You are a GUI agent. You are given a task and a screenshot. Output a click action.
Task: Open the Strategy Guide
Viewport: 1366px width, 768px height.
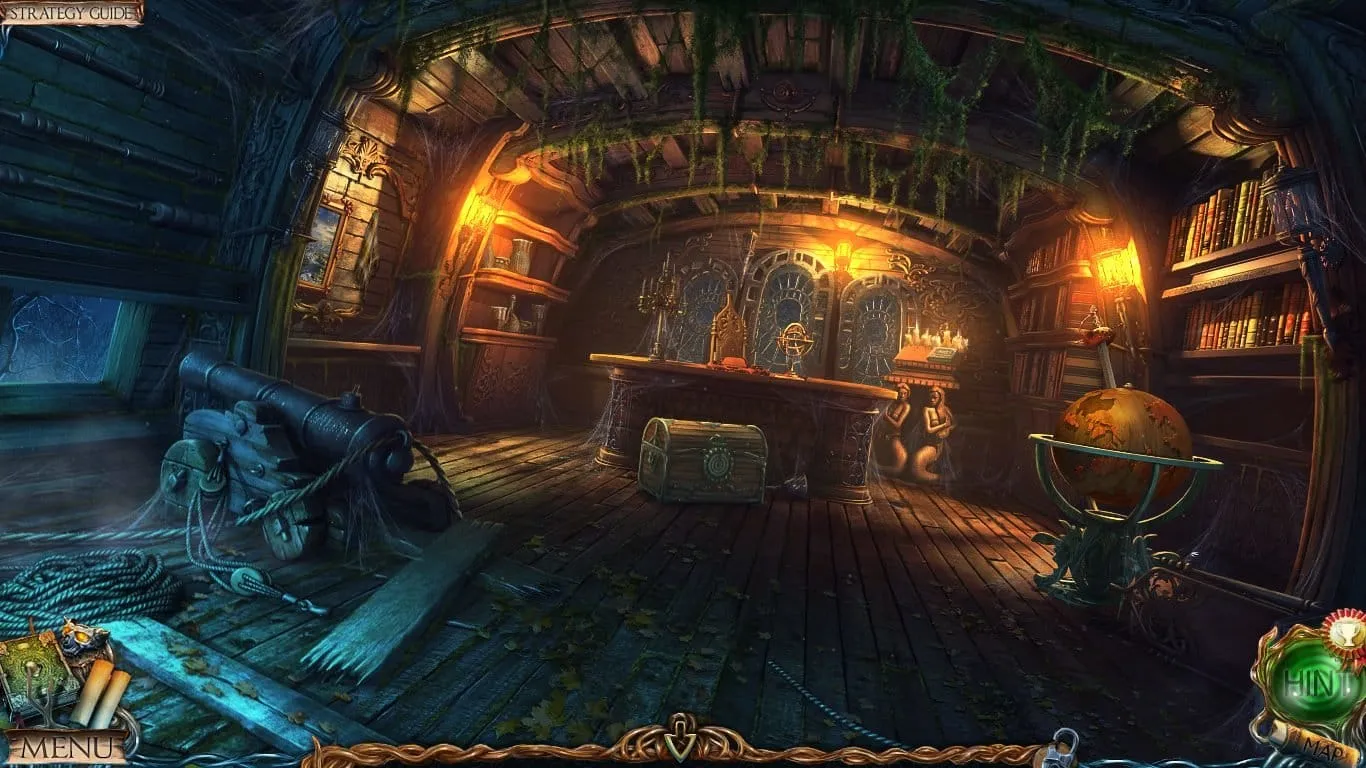70,12
